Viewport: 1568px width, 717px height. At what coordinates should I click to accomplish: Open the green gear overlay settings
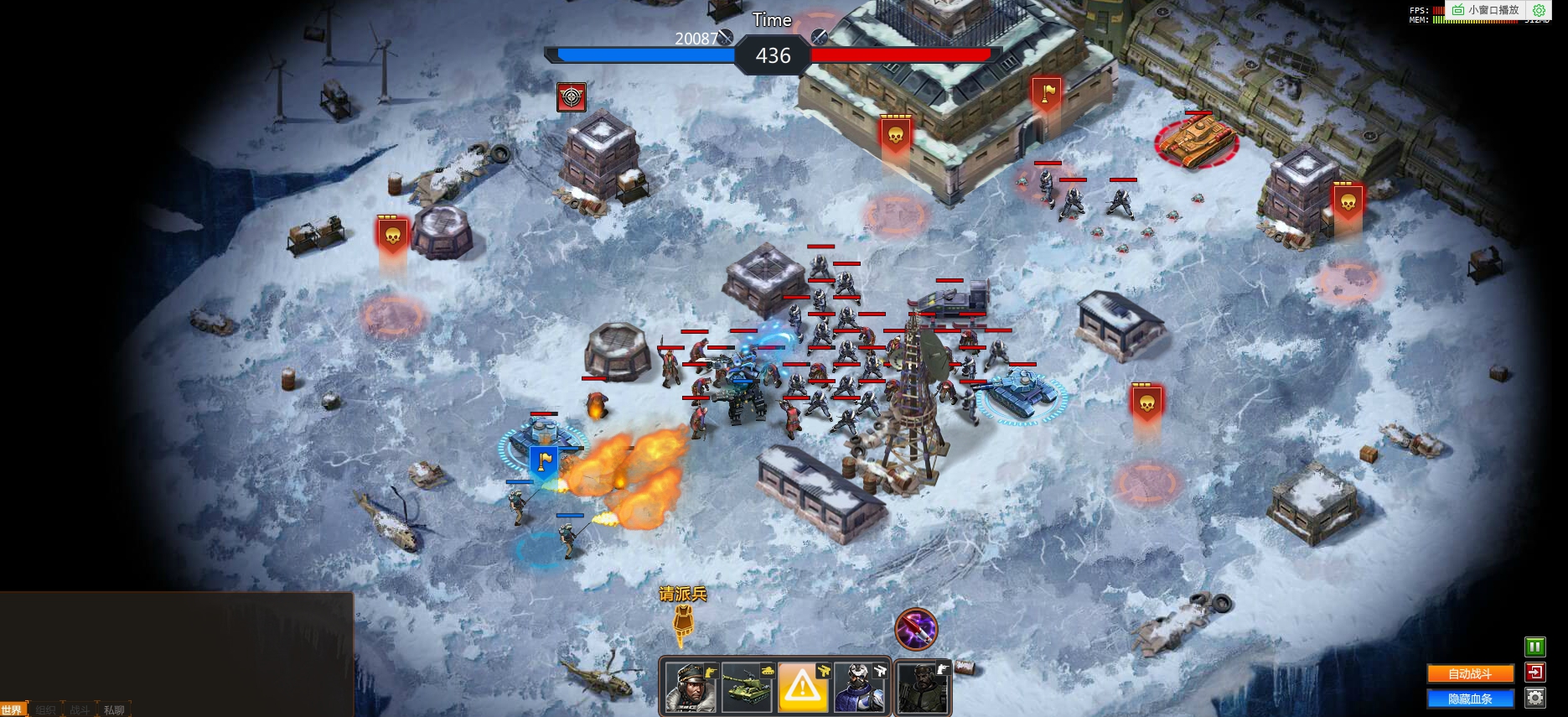tap(1539, 10)
